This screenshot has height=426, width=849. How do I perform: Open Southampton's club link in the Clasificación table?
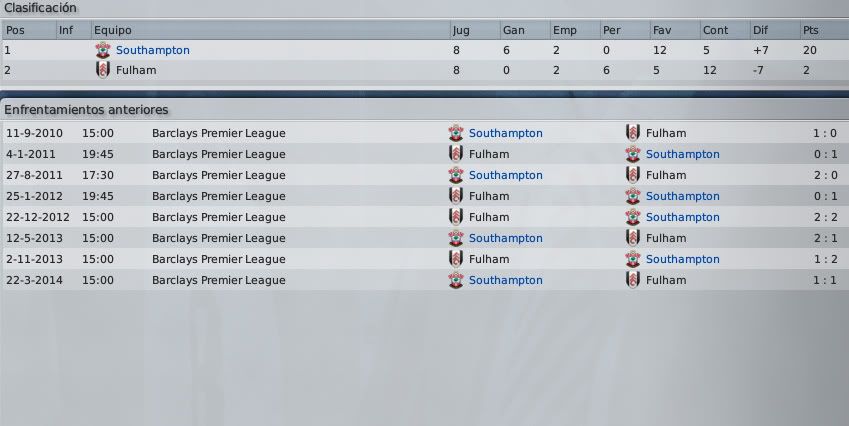click(x=152, y=50)
